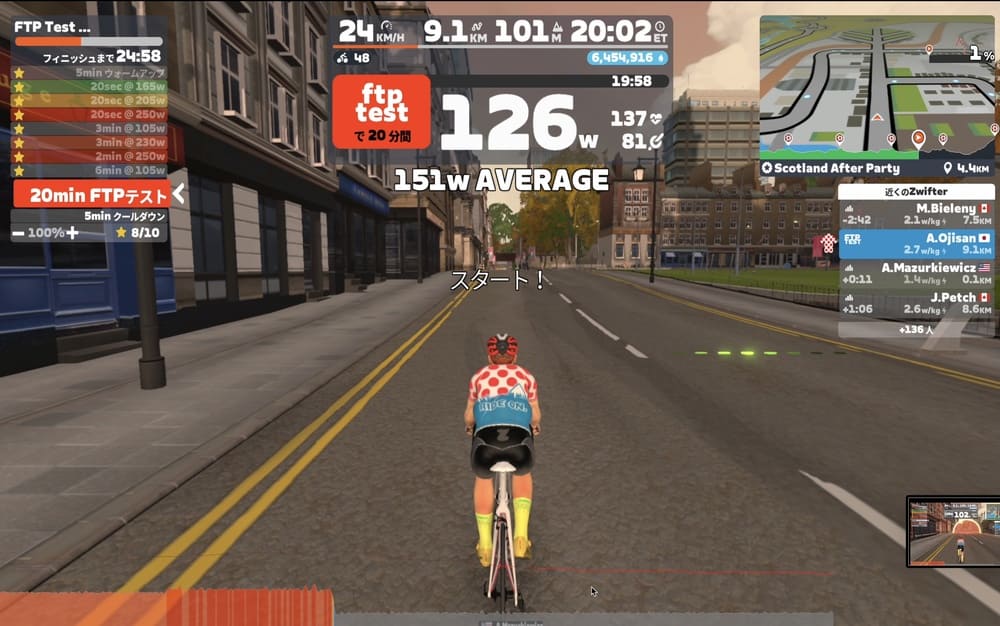Screen dimensions: 1000x626
Task: Choose A.Mazurkiewicz from the nearby Zwifters
Action: click(915, 274)
